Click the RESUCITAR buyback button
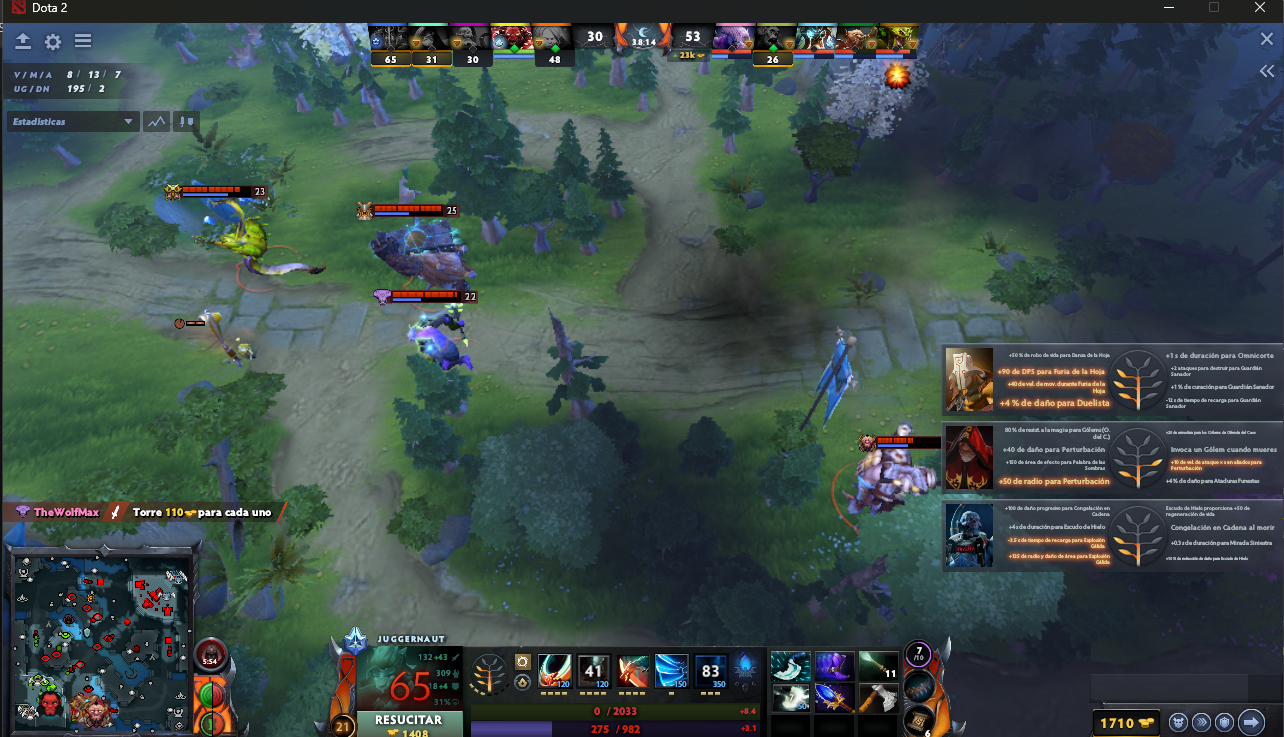 click(409, 723)
